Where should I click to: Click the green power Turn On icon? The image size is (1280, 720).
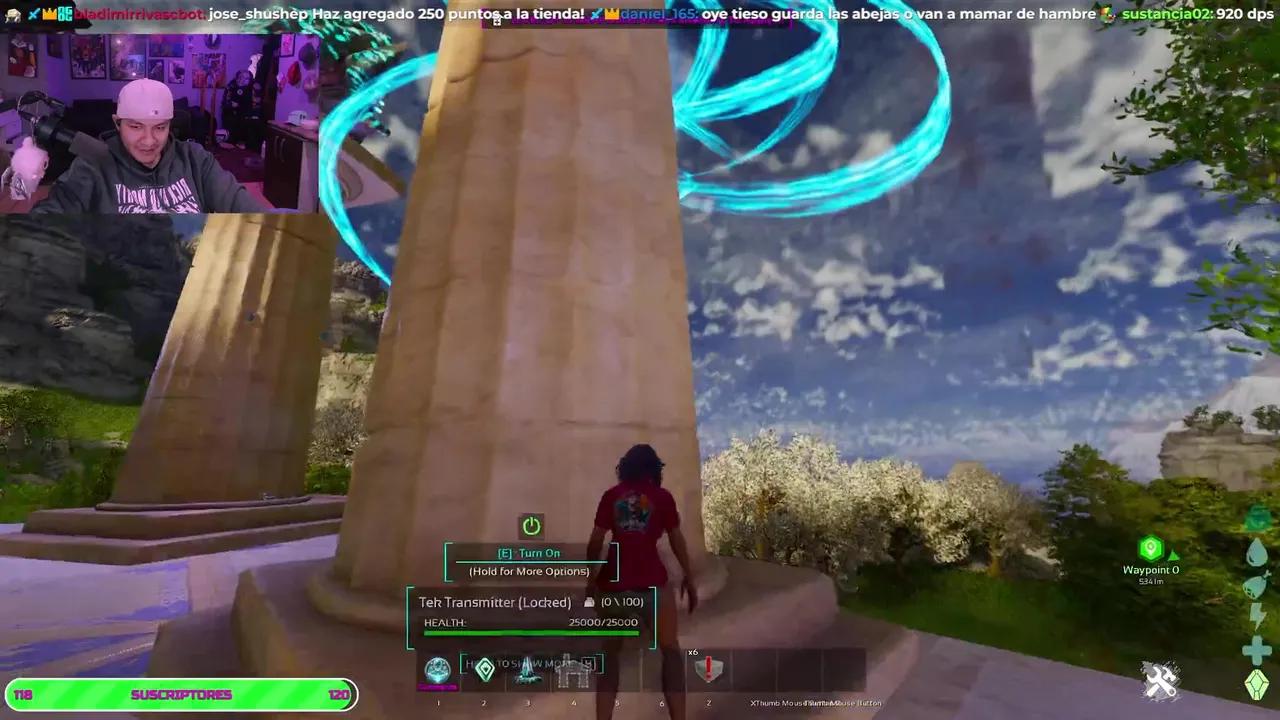(x=531, y=526)
